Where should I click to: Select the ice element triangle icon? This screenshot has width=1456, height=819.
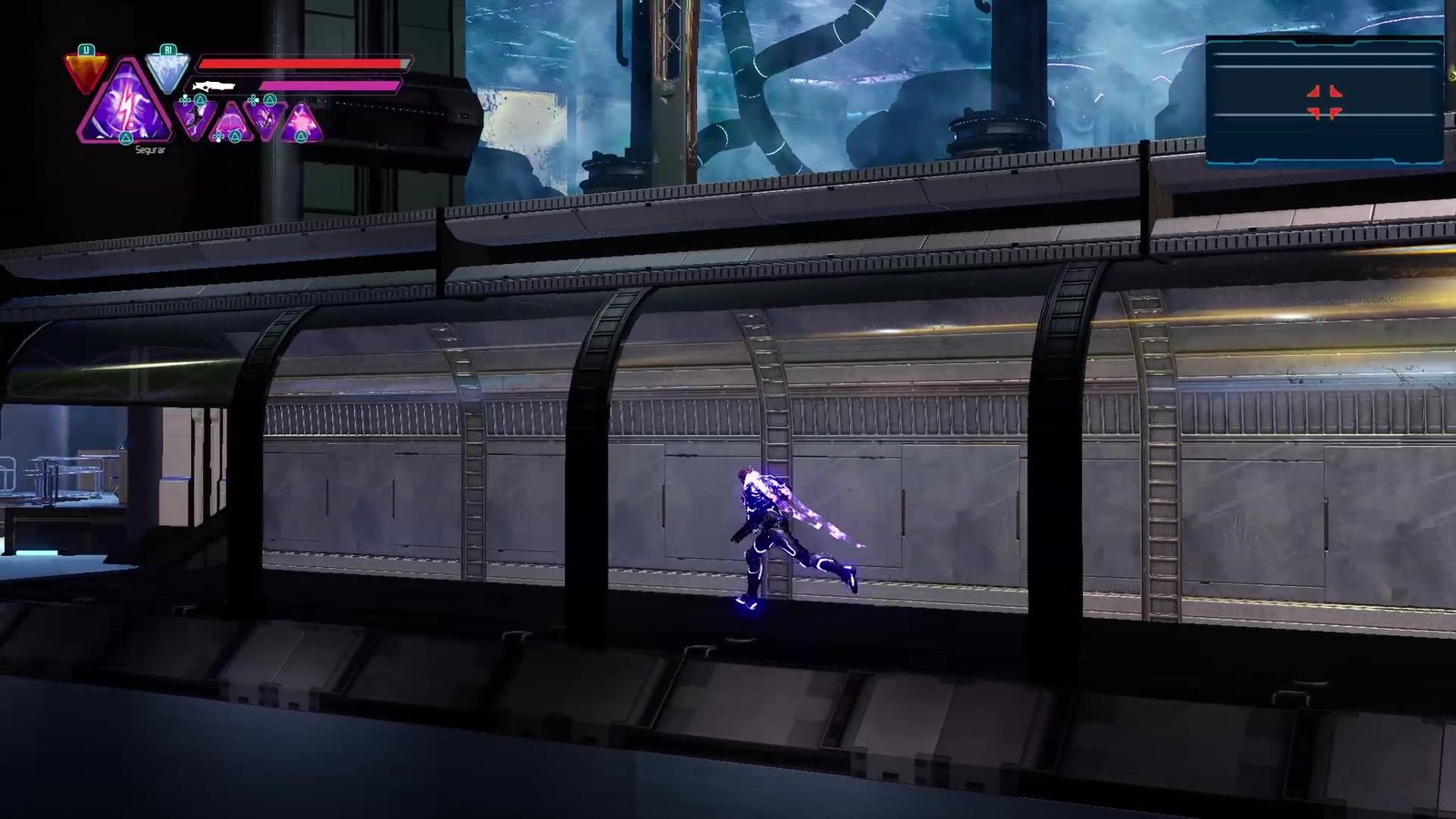tap(167, 70)
